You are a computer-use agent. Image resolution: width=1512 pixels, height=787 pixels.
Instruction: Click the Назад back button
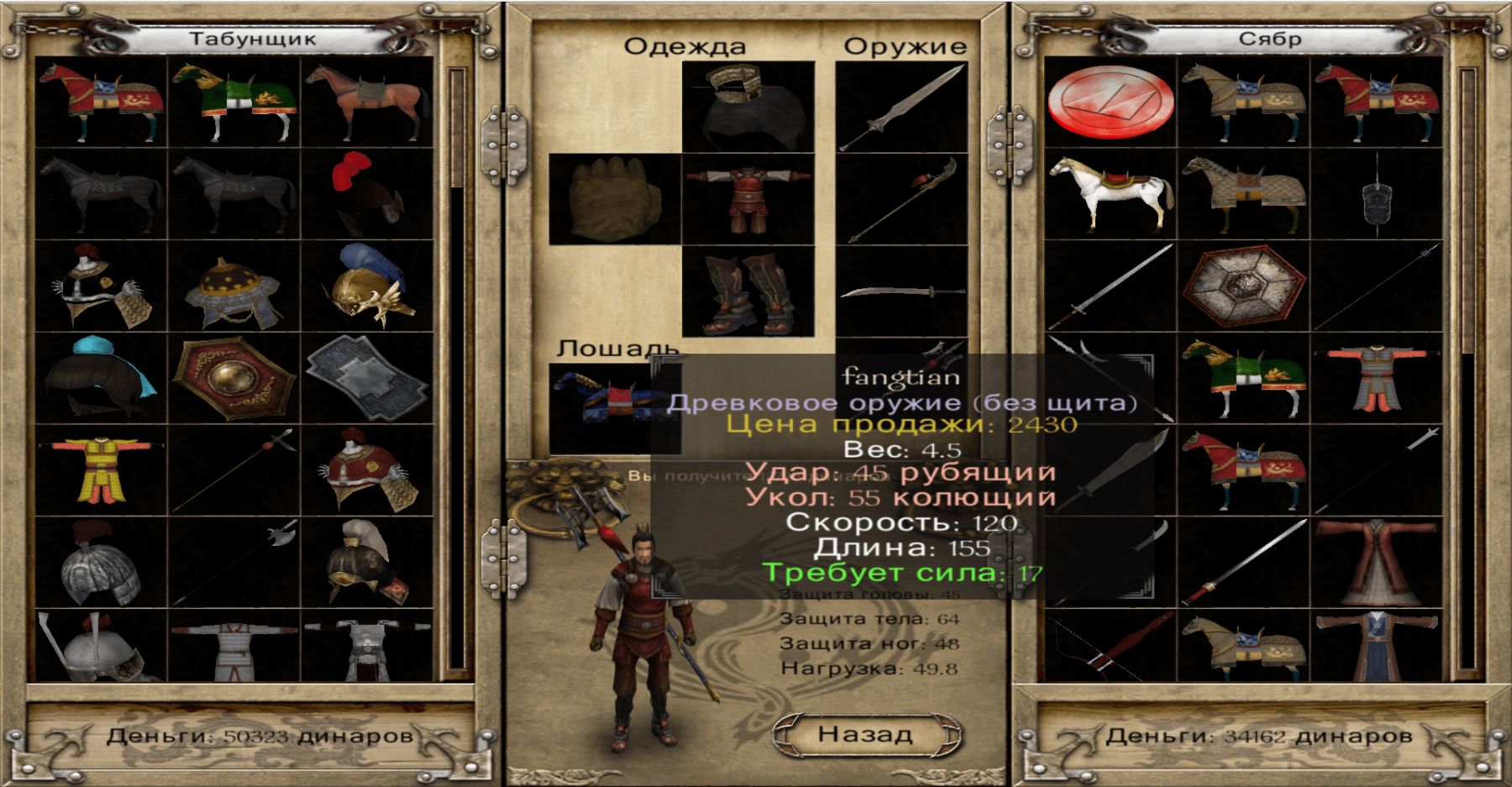865,734
